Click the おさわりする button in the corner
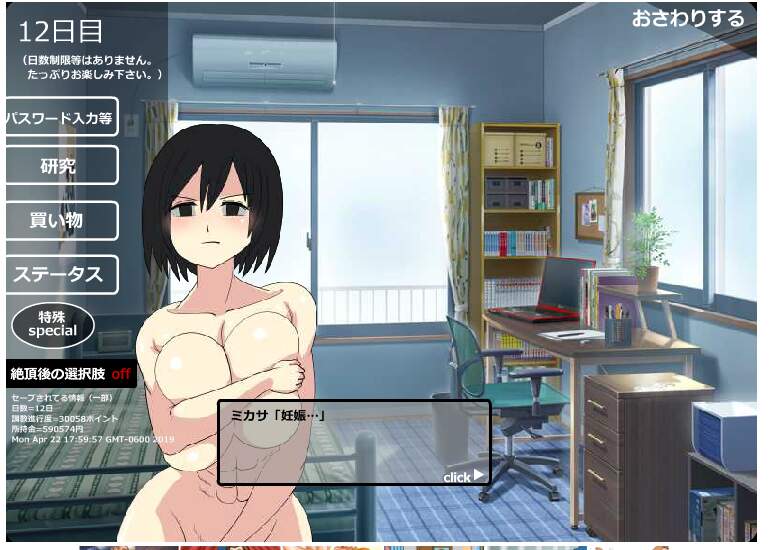Image resolution: width=776 pixels, height=550 pixels. click(688, 19)
